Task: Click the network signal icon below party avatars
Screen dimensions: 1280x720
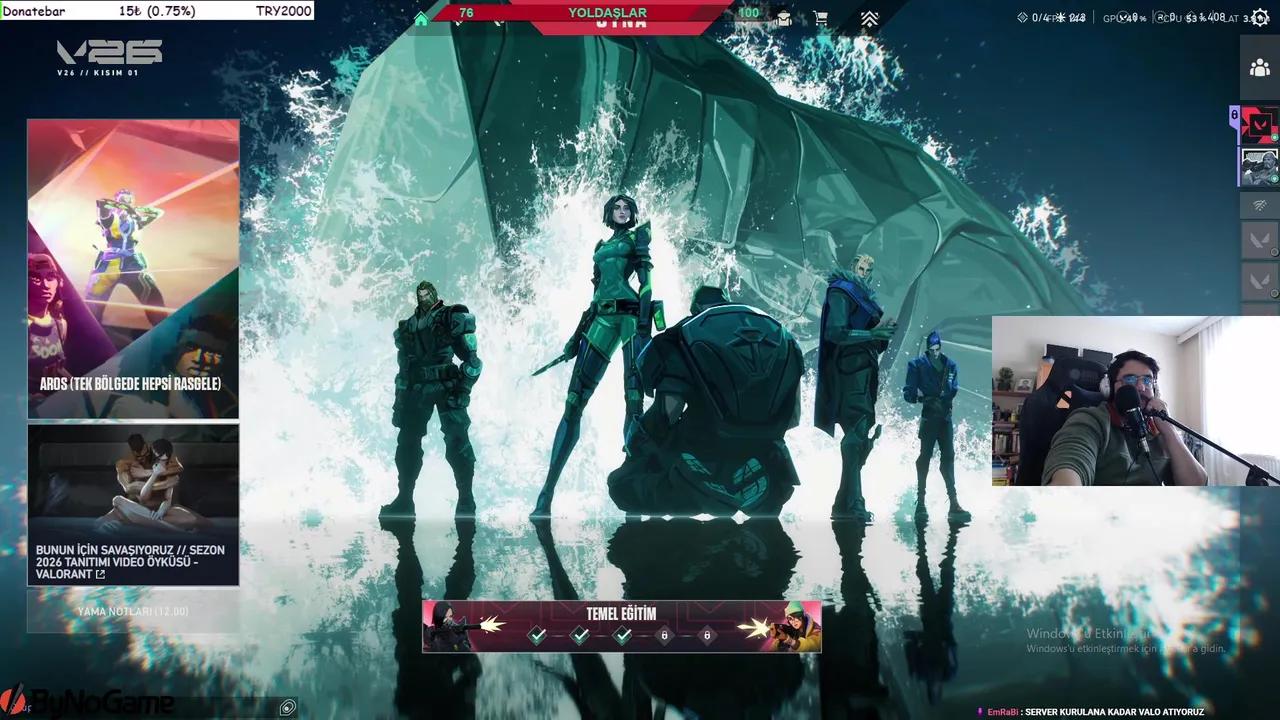Action: pyautogui.click(x=1259, y=206)
